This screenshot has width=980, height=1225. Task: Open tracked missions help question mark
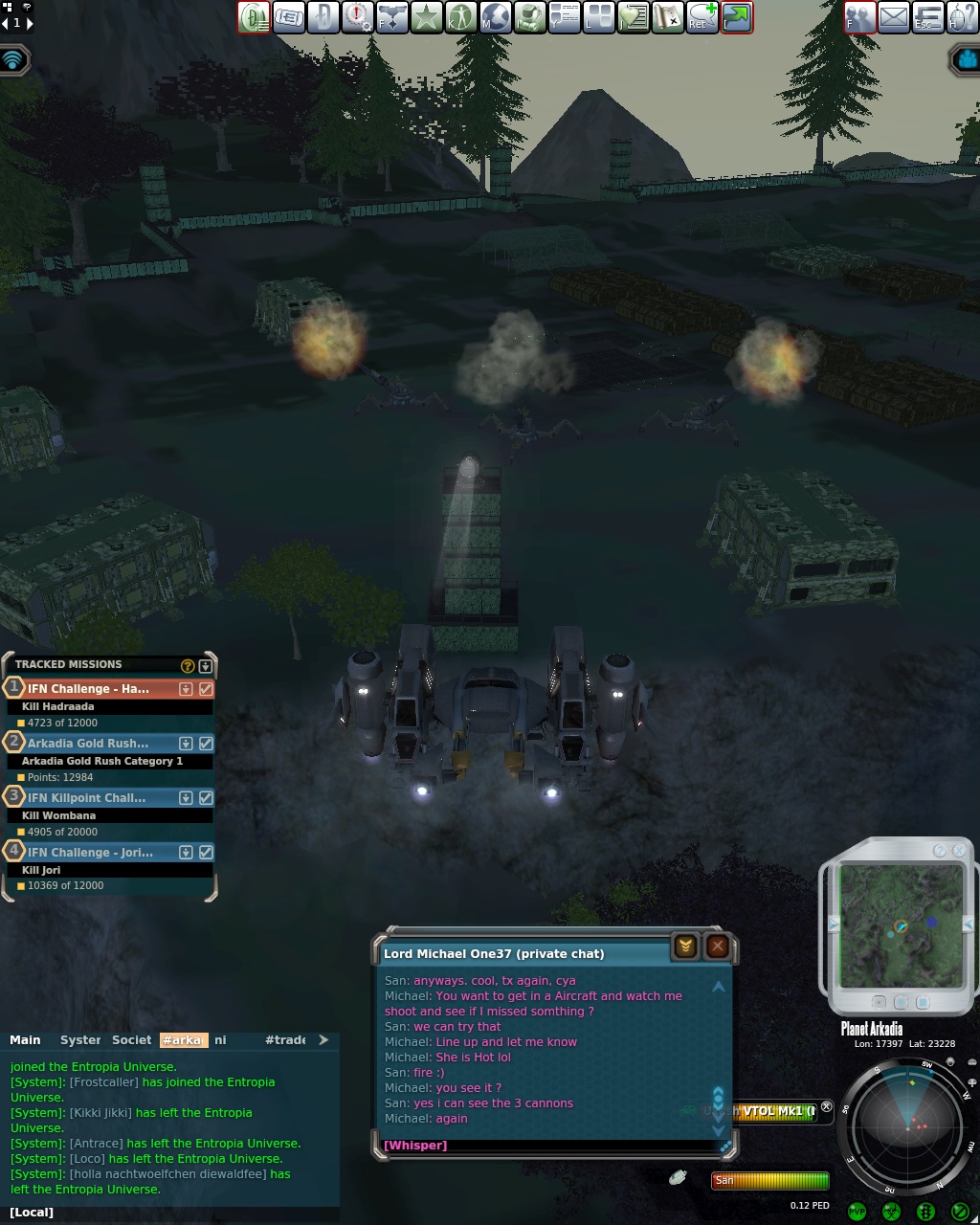click(188, 665)
